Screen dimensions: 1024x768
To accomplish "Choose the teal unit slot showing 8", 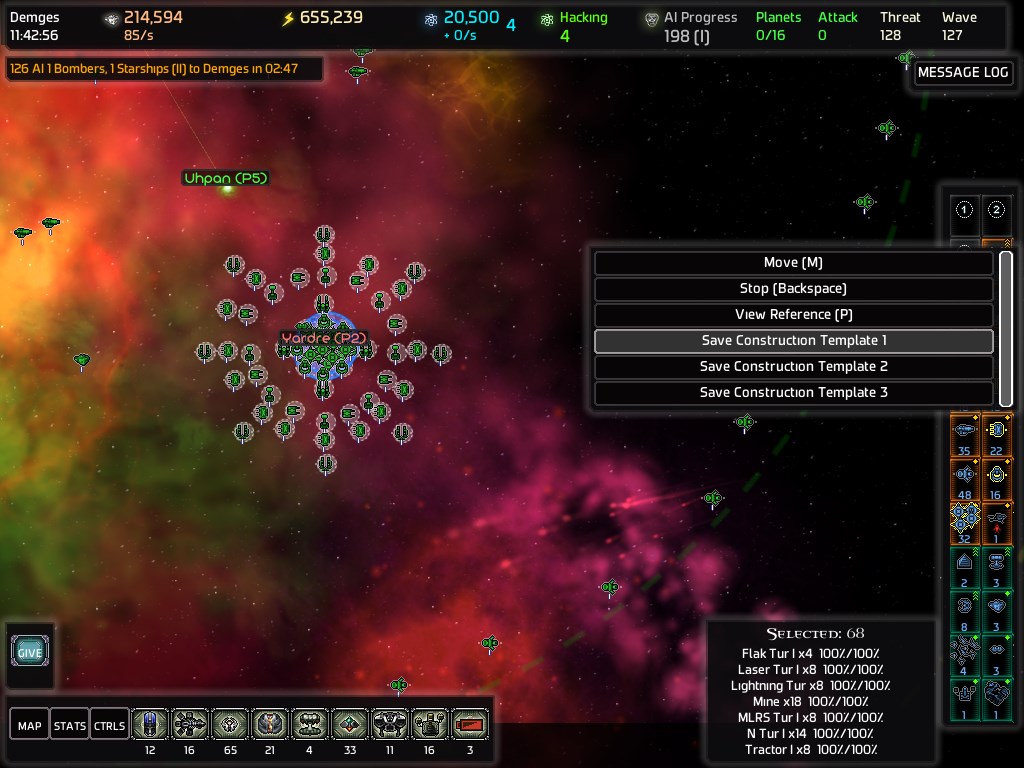I will tap(965, 609).
